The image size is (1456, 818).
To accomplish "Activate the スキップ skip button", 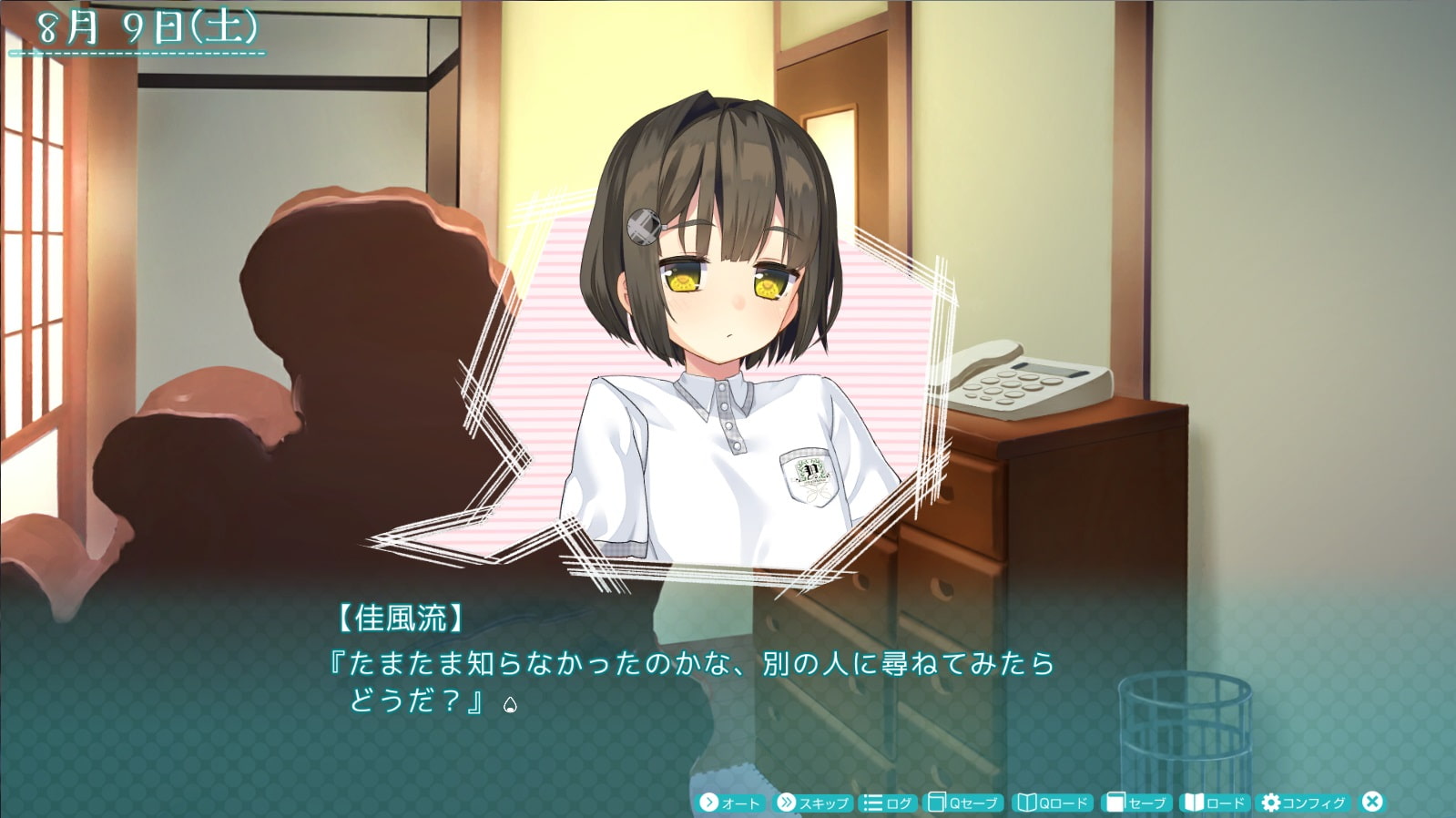I will [x=812, y=803].
